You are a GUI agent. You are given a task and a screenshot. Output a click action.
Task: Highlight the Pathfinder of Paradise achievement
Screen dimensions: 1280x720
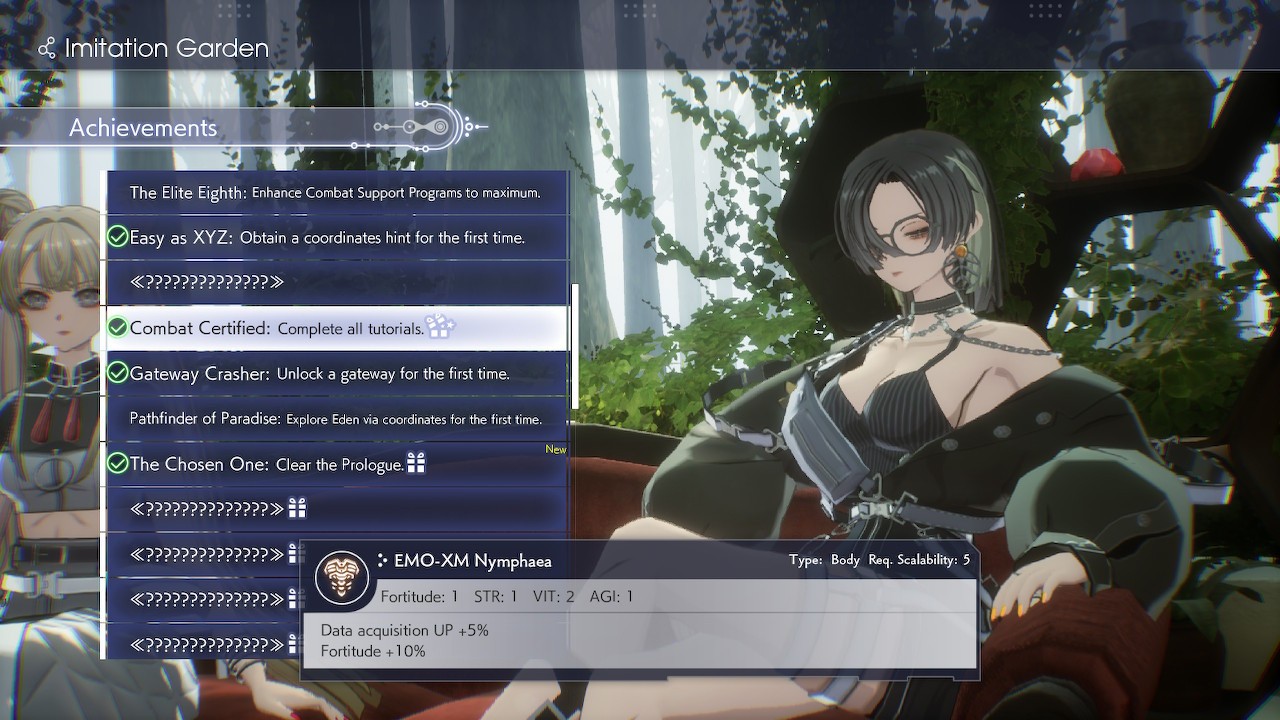335,419
